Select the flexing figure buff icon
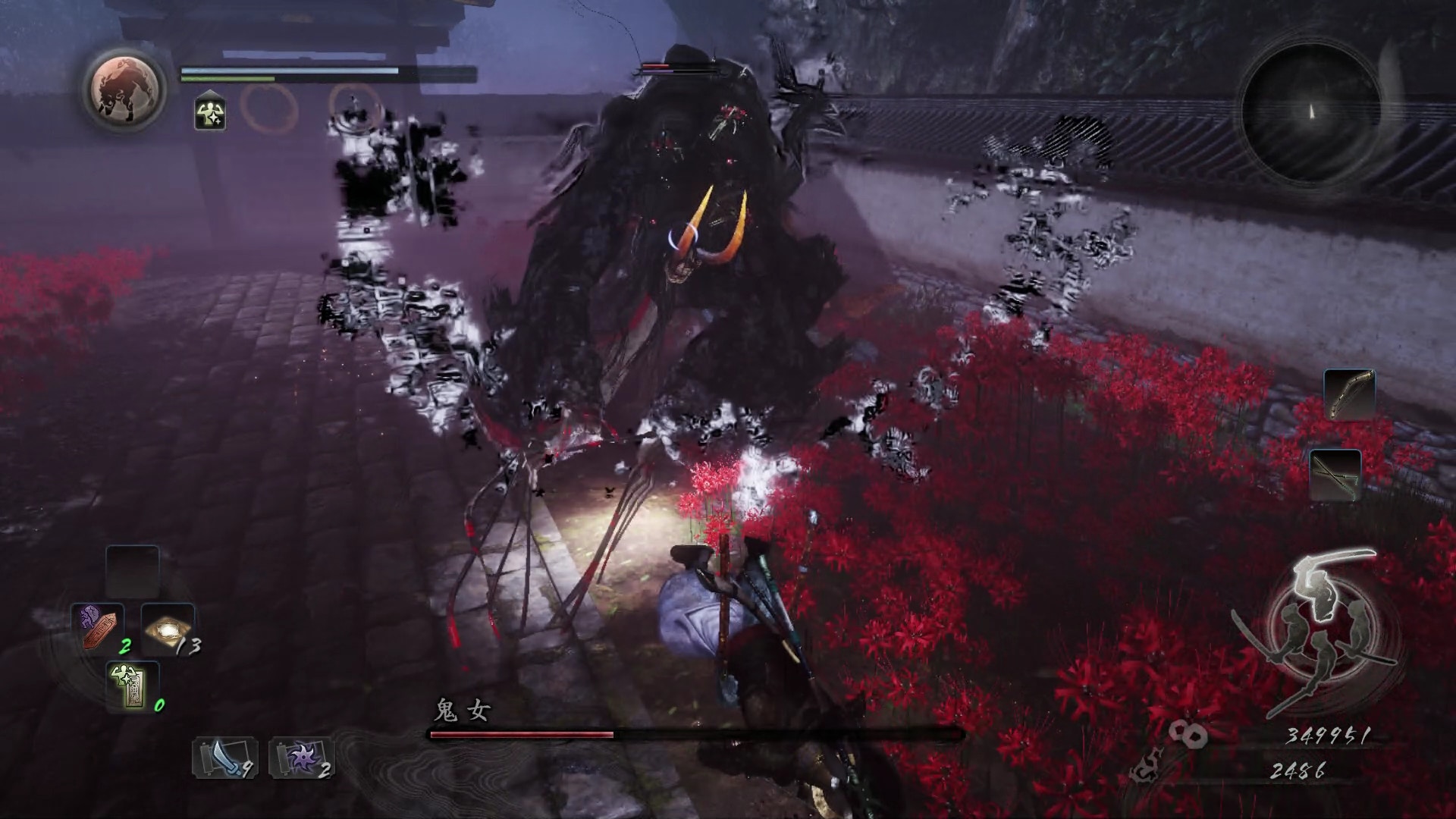1456x819 pixels. (x=209, y=115)
